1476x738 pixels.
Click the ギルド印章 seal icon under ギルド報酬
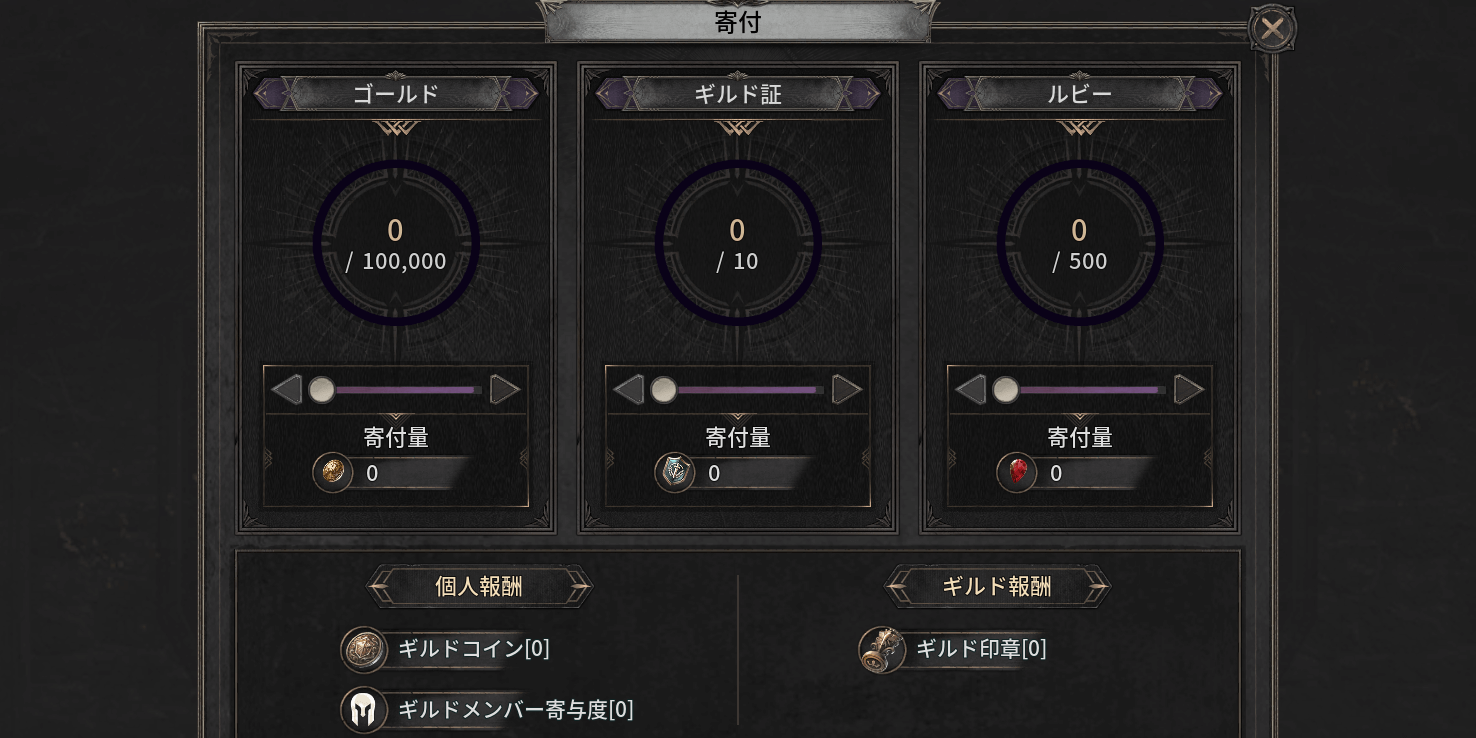[x=881, y=649]
